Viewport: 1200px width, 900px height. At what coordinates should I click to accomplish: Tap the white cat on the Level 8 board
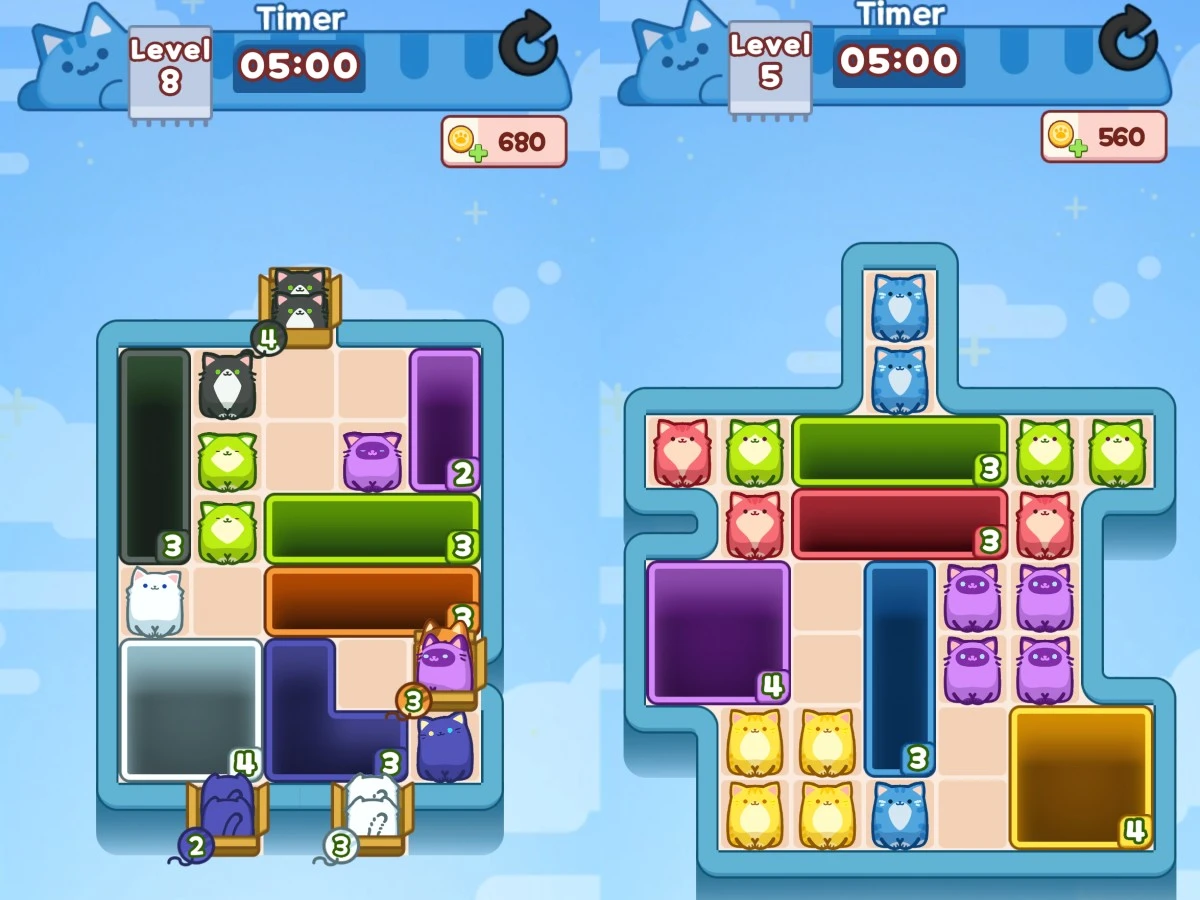[155, 602]
